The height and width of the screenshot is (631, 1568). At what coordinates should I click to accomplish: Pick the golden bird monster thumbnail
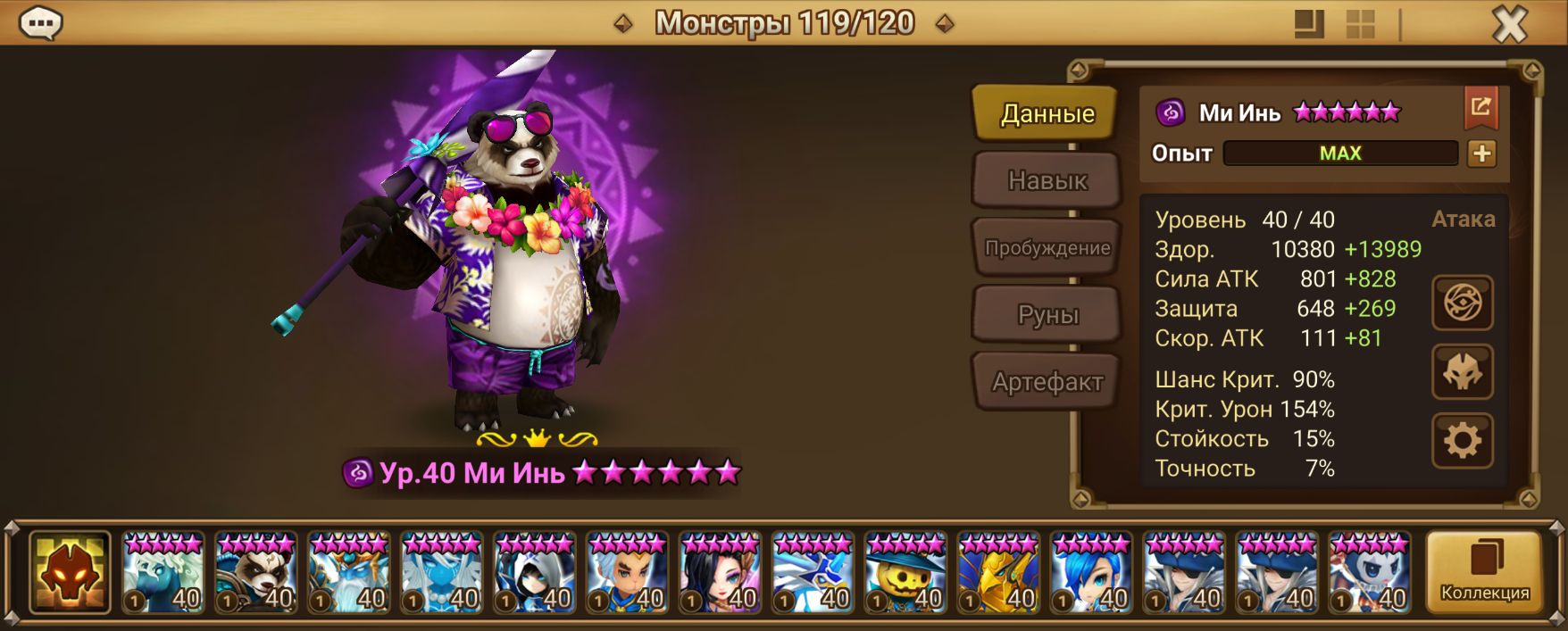(x=999, y=572)
